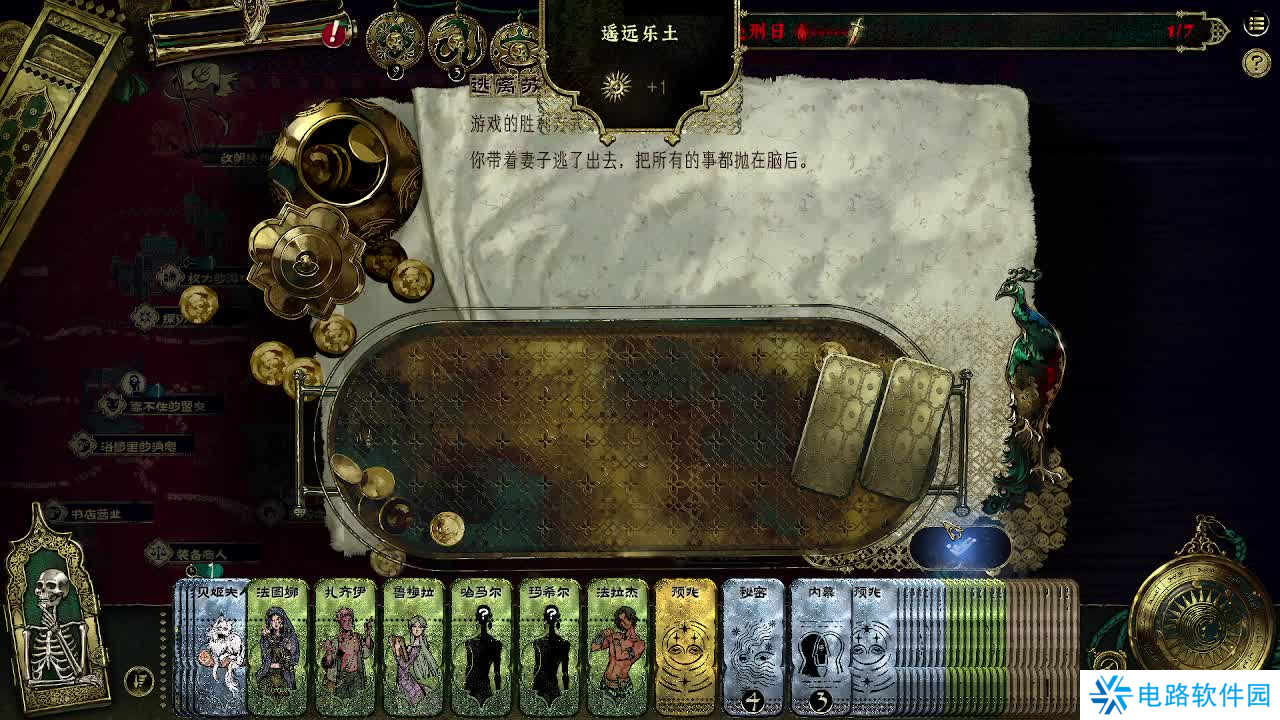The image size is (1280, 720).
Task: Choose the 法拉杰 character card
Action: (617, 647)
